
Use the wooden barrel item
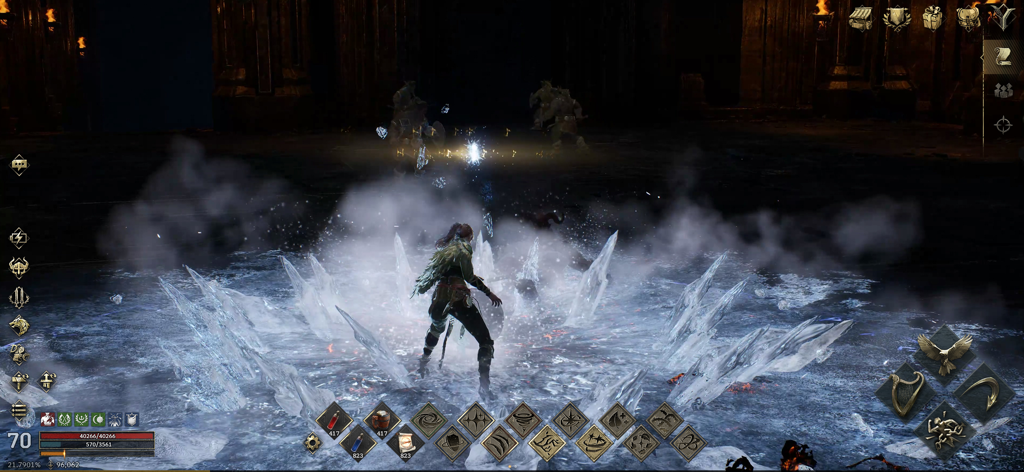tap(381, 419)
